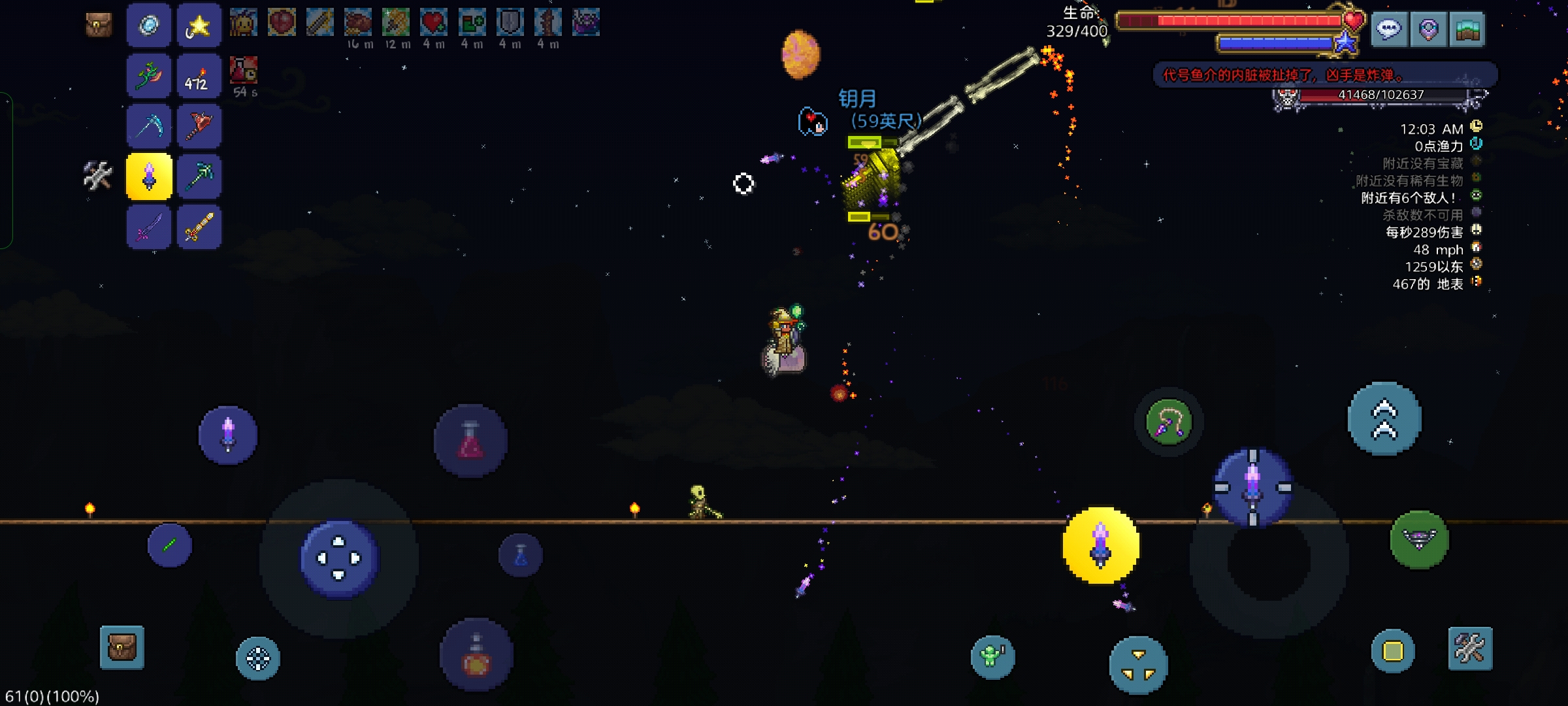Tap the downward triple-arrow button
This screenshot has height=706, width=1568.
click(1138, 664)
